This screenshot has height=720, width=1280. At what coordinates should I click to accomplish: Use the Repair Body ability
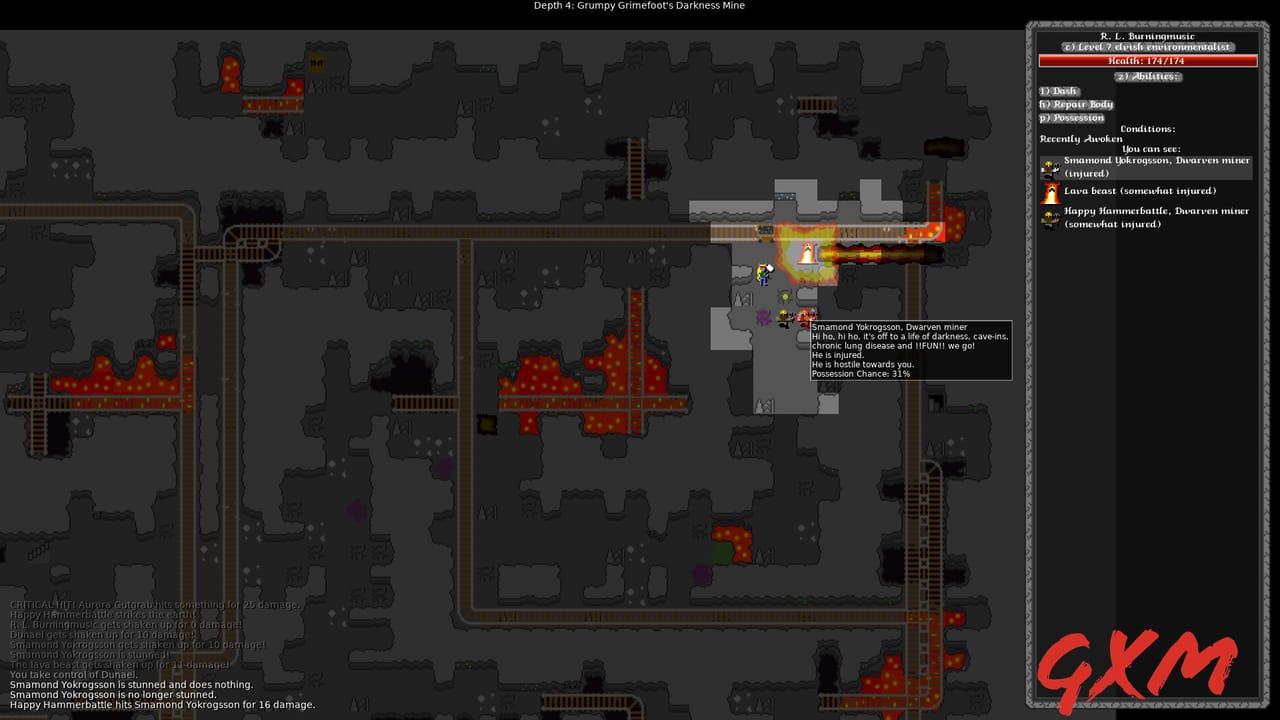pyautogui.click(x=1076, y=104)
